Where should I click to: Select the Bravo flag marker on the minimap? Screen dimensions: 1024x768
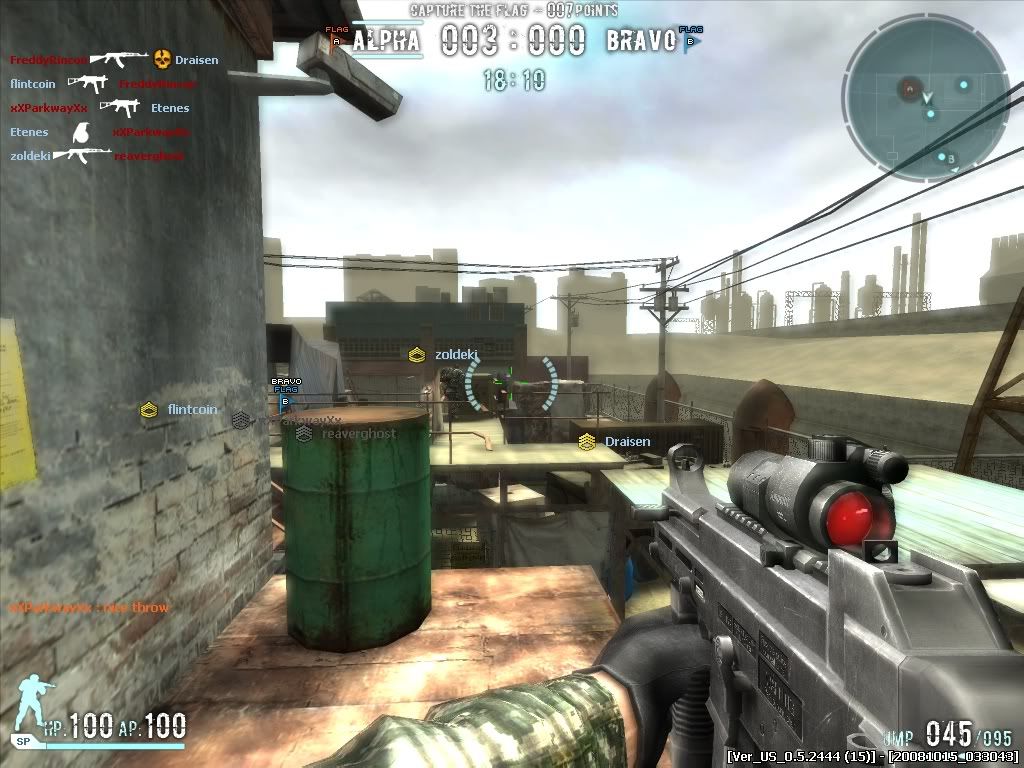951,159
